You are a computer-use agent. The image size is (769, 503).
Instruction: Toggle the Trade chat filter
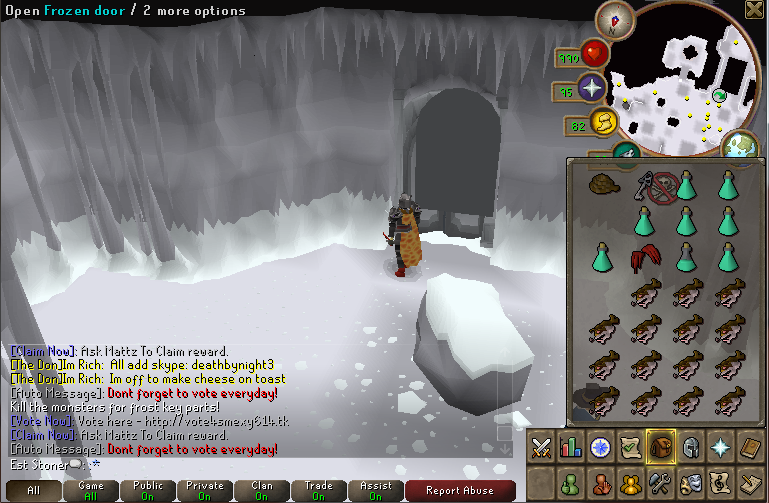(x=319, y=490)
